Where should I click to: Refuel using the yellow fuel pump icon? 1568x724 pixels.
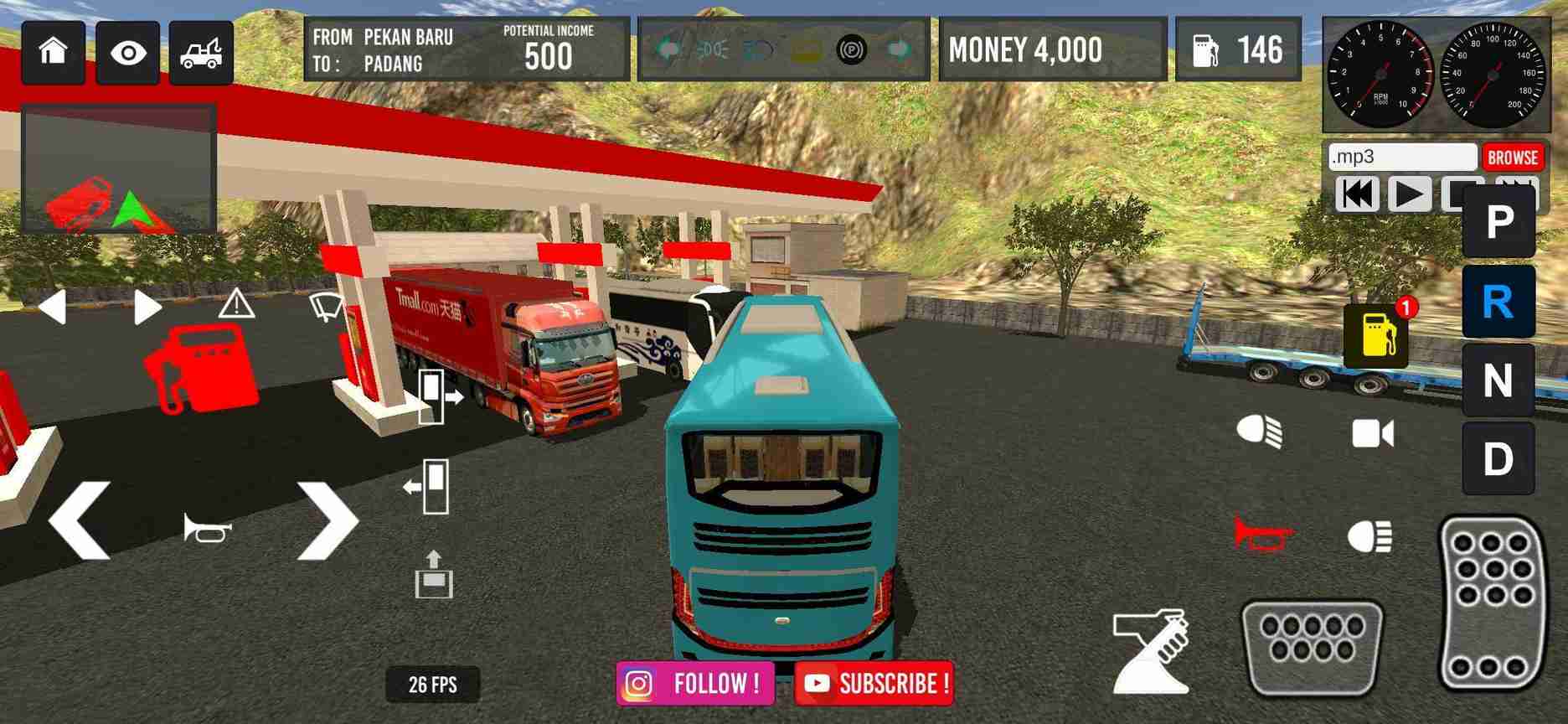(1376, 335)
